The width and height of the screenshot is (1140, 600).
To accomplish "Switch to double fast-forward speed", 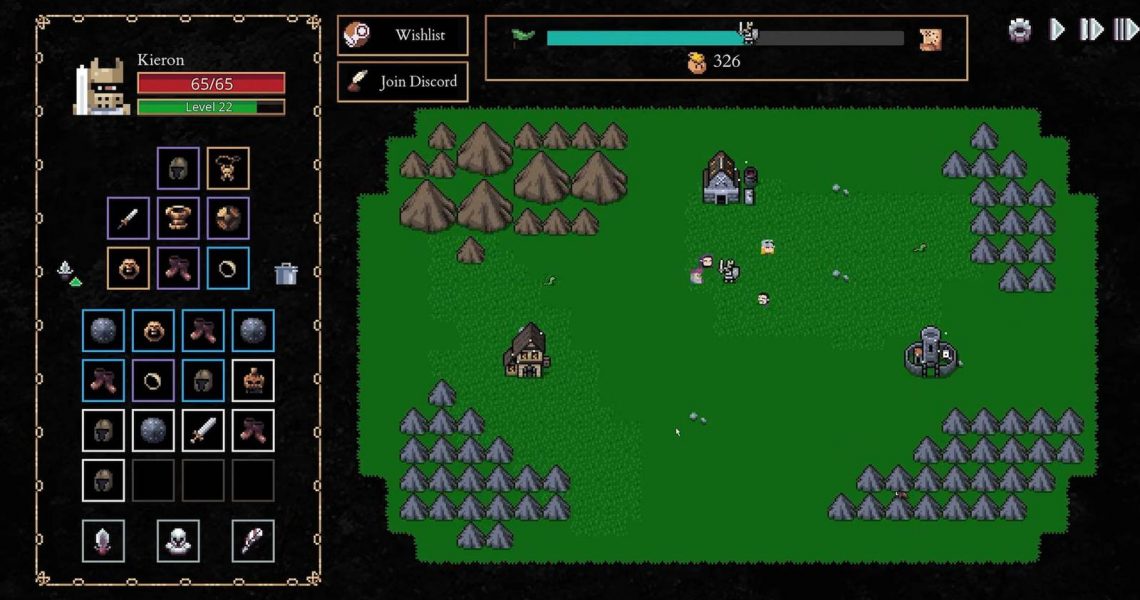I will click(x=1090, y=30).
